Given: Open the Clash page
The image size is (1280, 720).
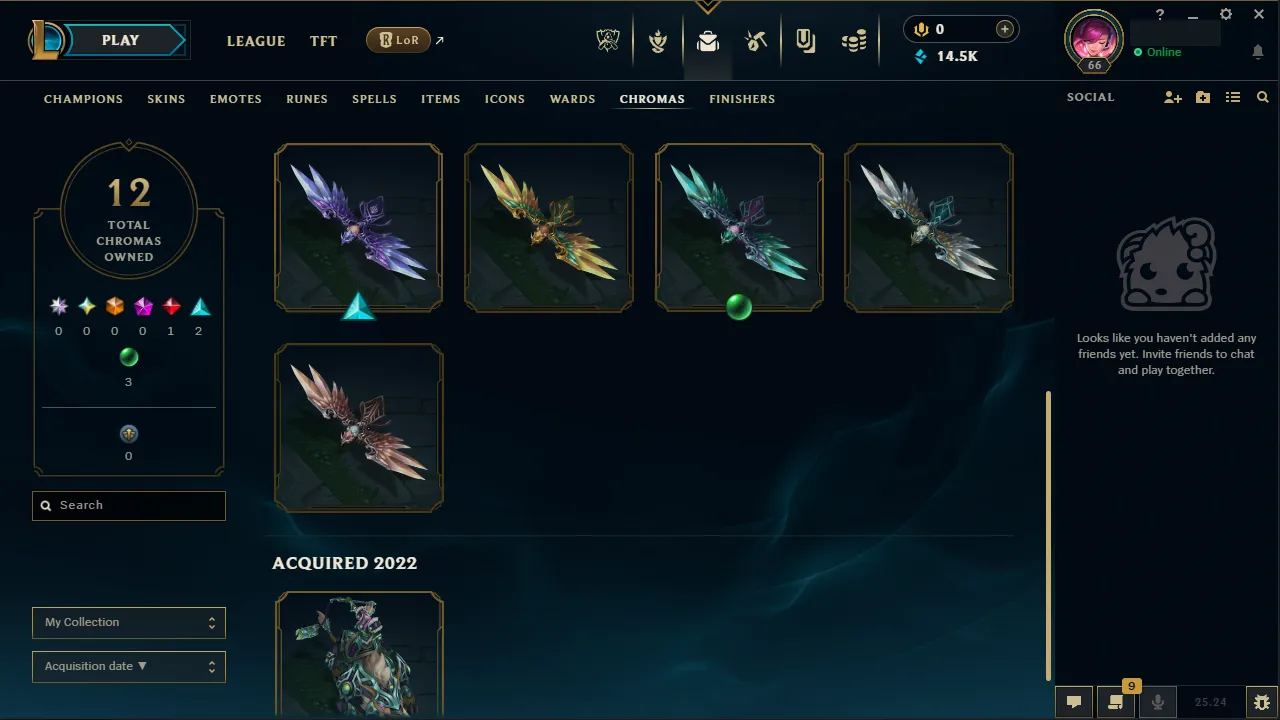Looking at the screenshot, I should tap(658, 40).
